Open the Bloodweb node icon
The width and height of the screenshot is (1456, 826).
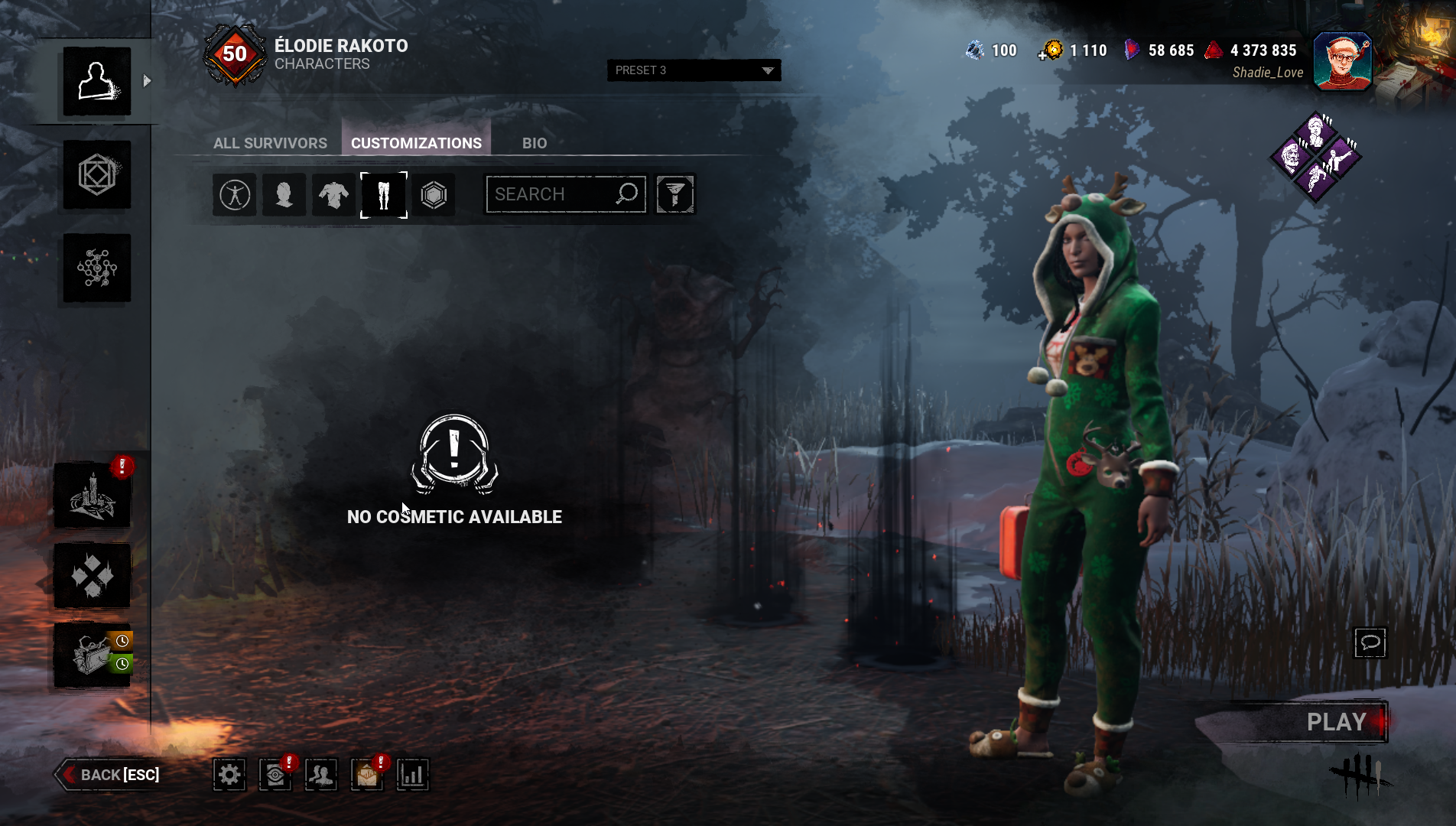[97, 268]
